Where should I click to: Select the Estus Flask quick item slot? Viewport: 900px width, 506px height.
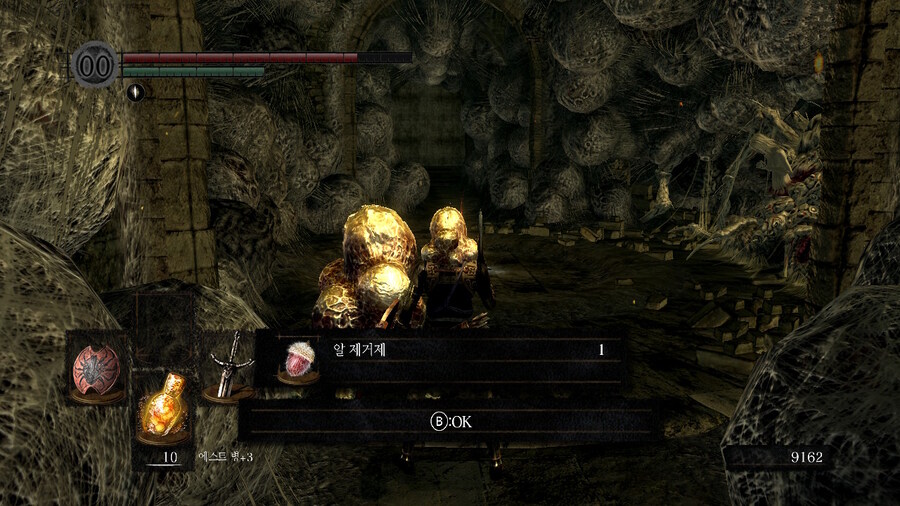[x=163, y=407]
